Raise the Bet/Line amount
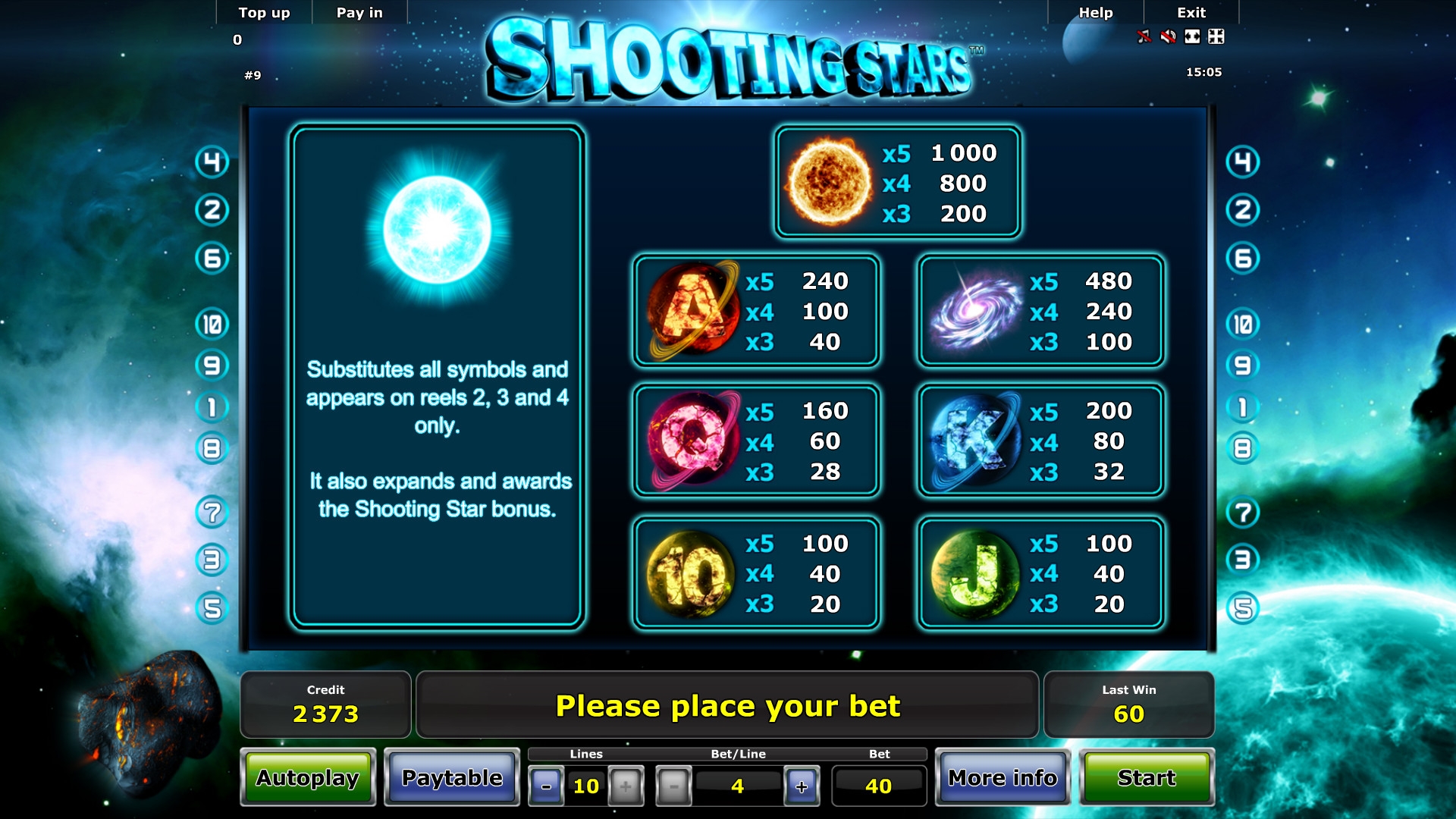This screenshot has width=1456, height=819. [802, 786]
